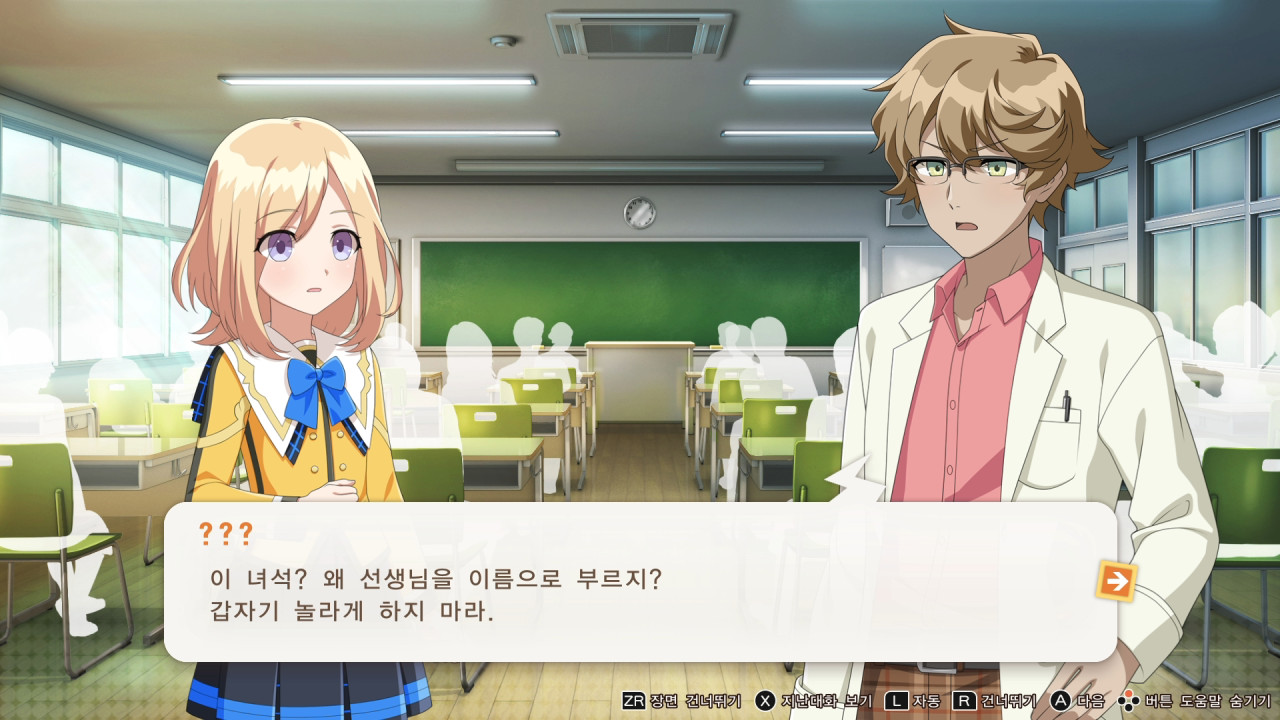Click the blue ribbon on the girl's uniform
Screen dimensions: 1280x720
[x=316, y=375]
